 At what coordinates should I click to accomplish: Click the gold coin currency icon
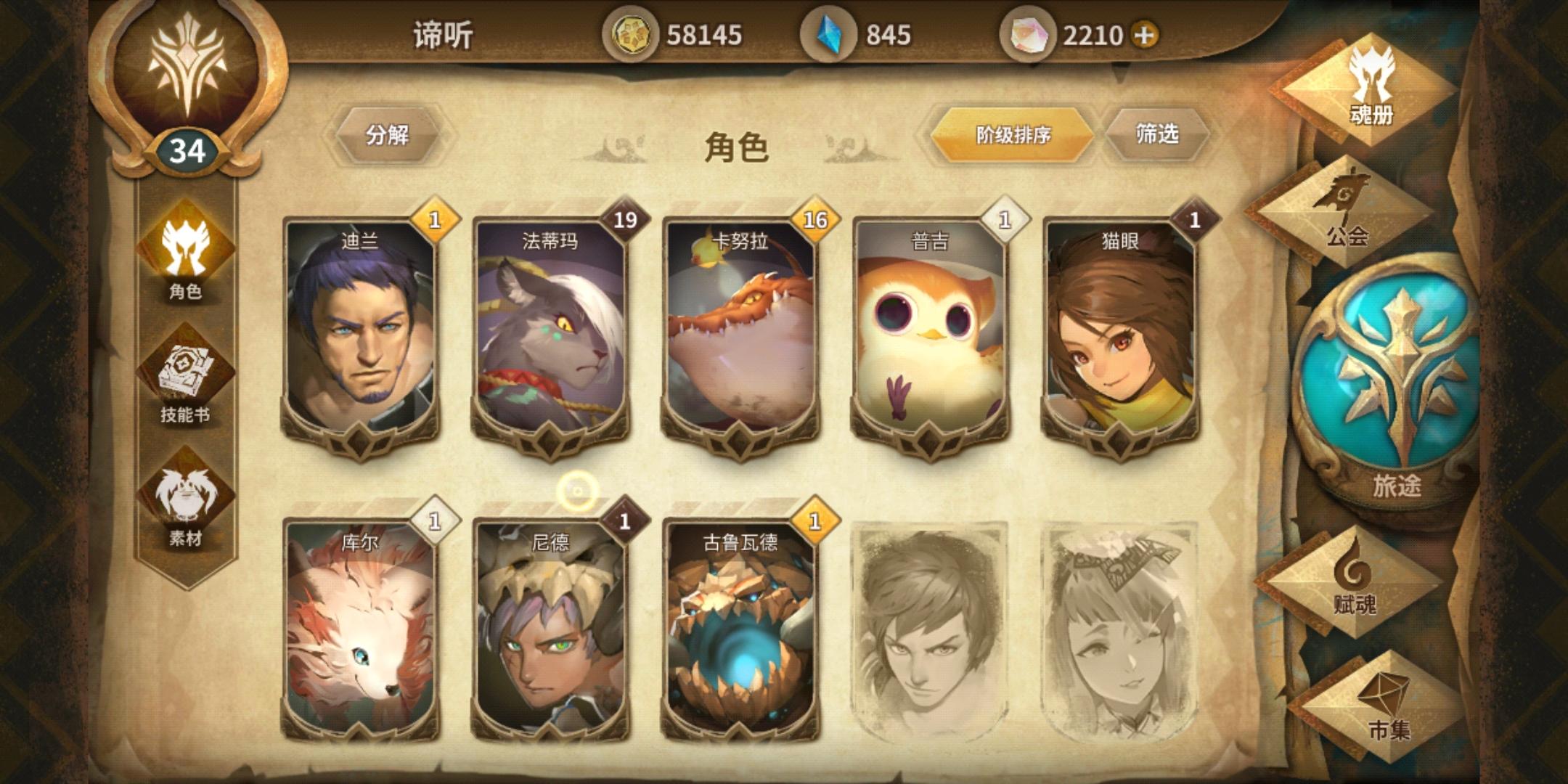pos(633,32)
